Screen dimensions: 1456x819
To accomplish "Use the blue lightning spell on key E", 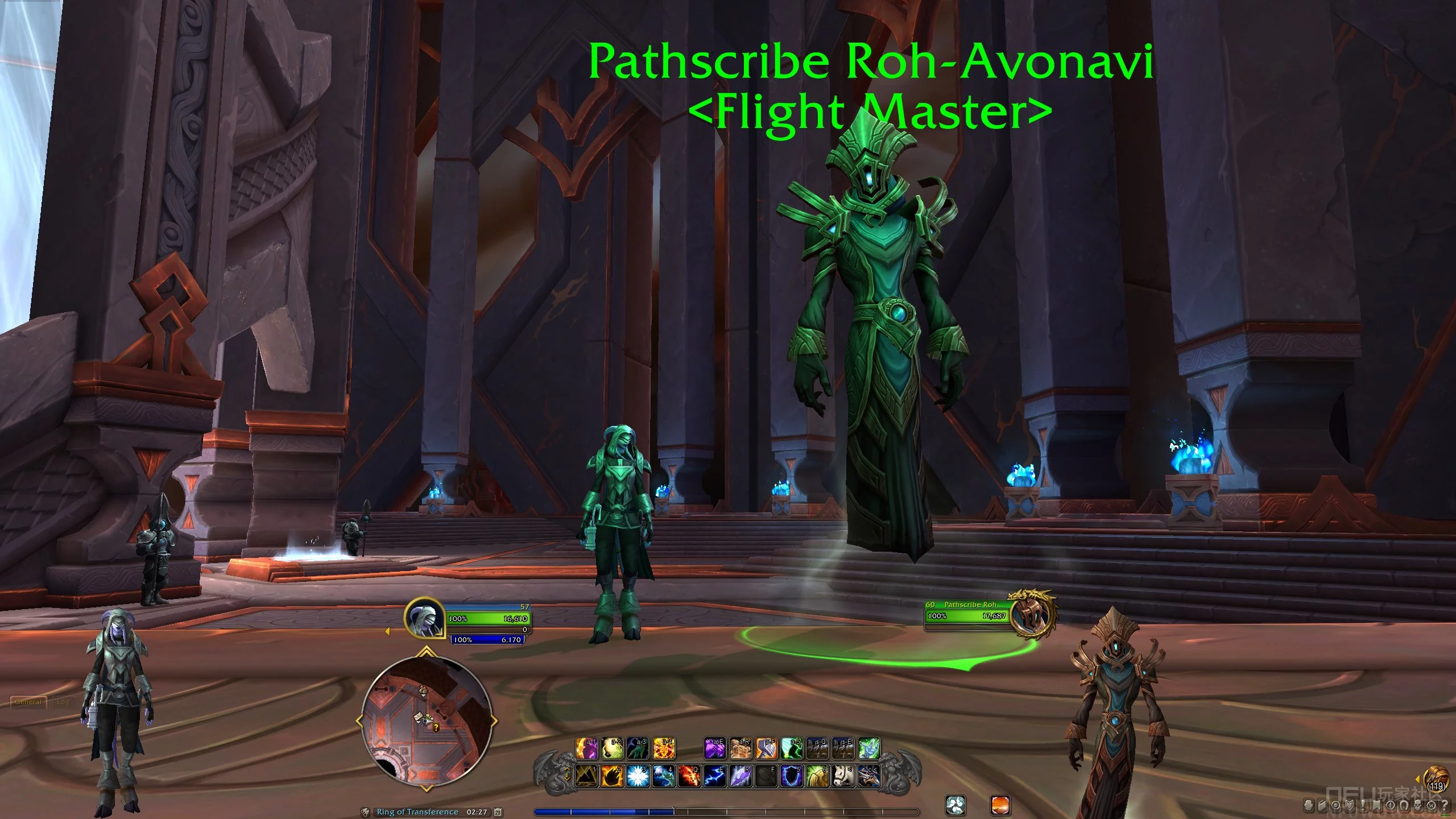I will coord(715,776).
